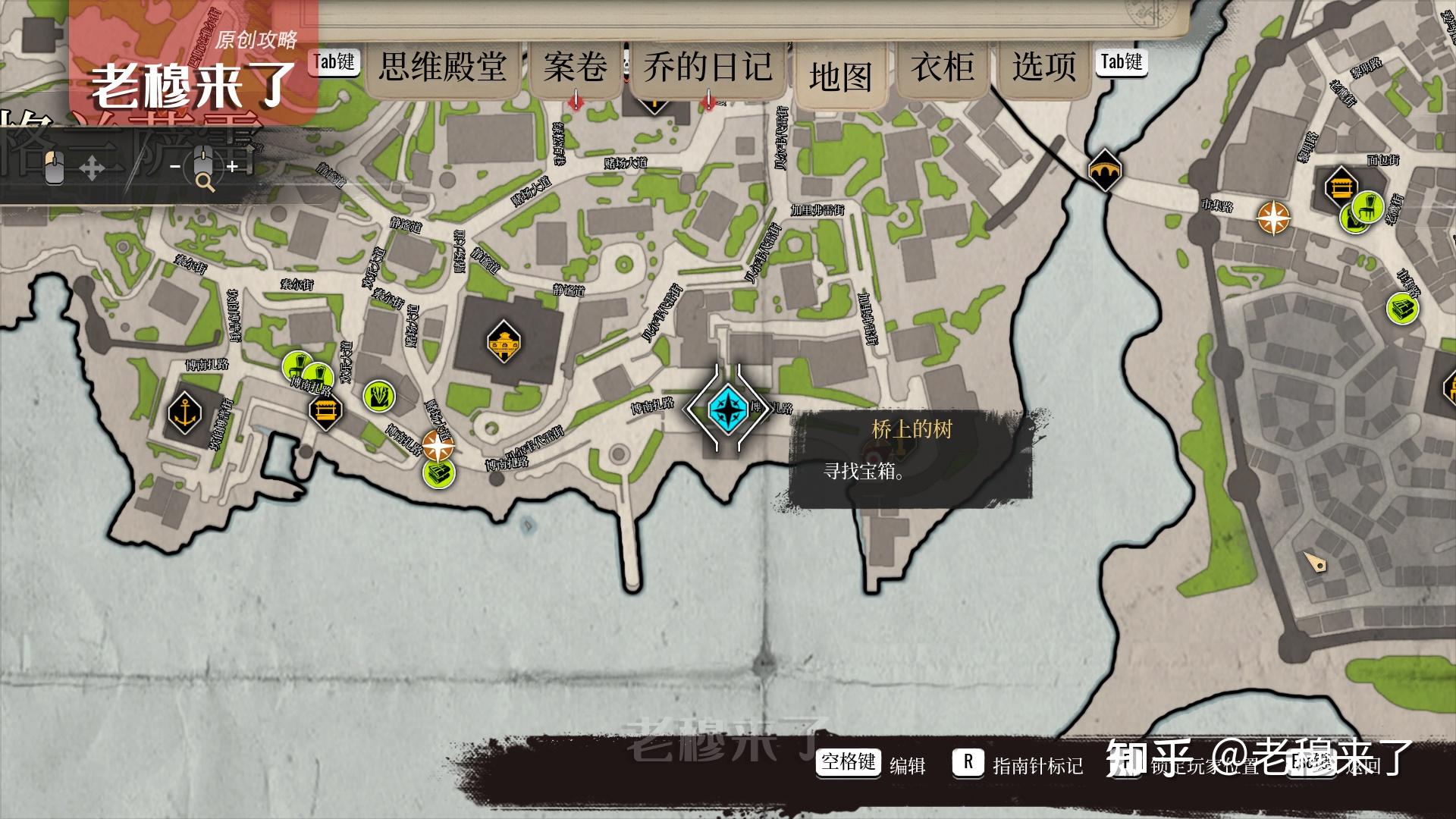Image resolution: width=1456 pixels, height=819 pixels.
Task: Open the 衣柜 tab
Action: pyautogui.click(x=943, y=67)
